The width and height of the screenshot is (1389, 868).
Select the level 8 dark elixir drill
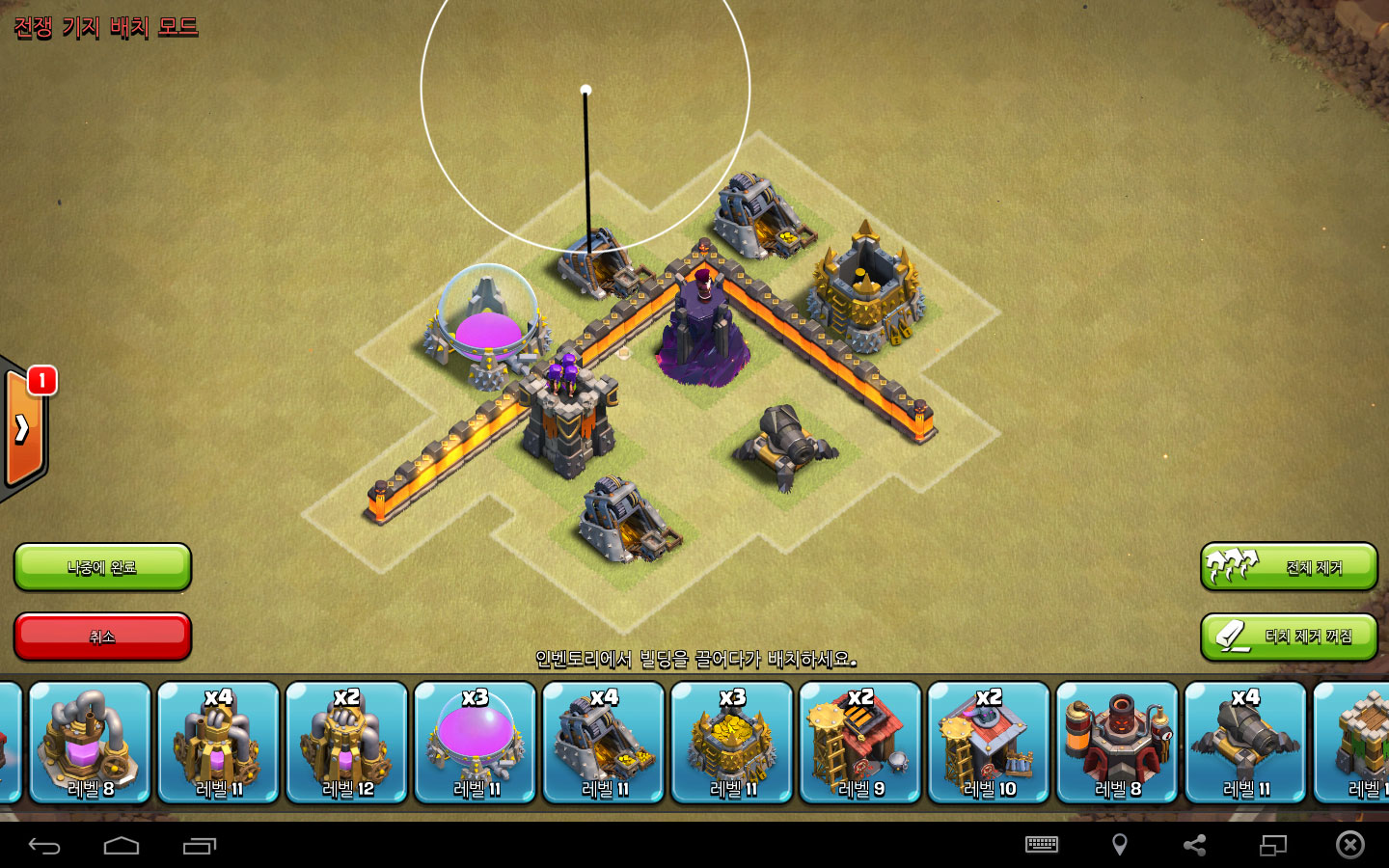pyautogui.click(x=90, y=743)
